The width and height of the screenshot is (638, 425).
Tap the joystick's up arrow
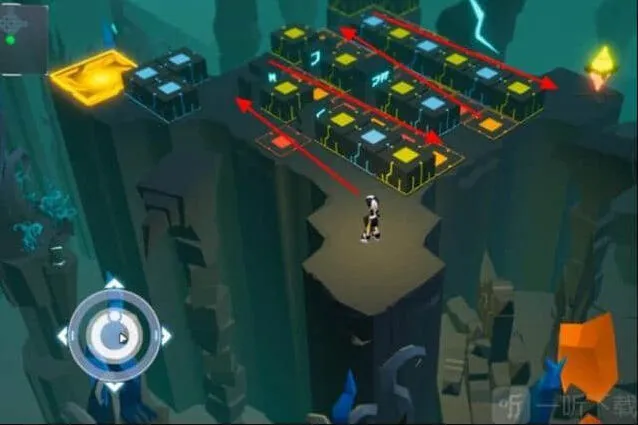coord(114,284)
